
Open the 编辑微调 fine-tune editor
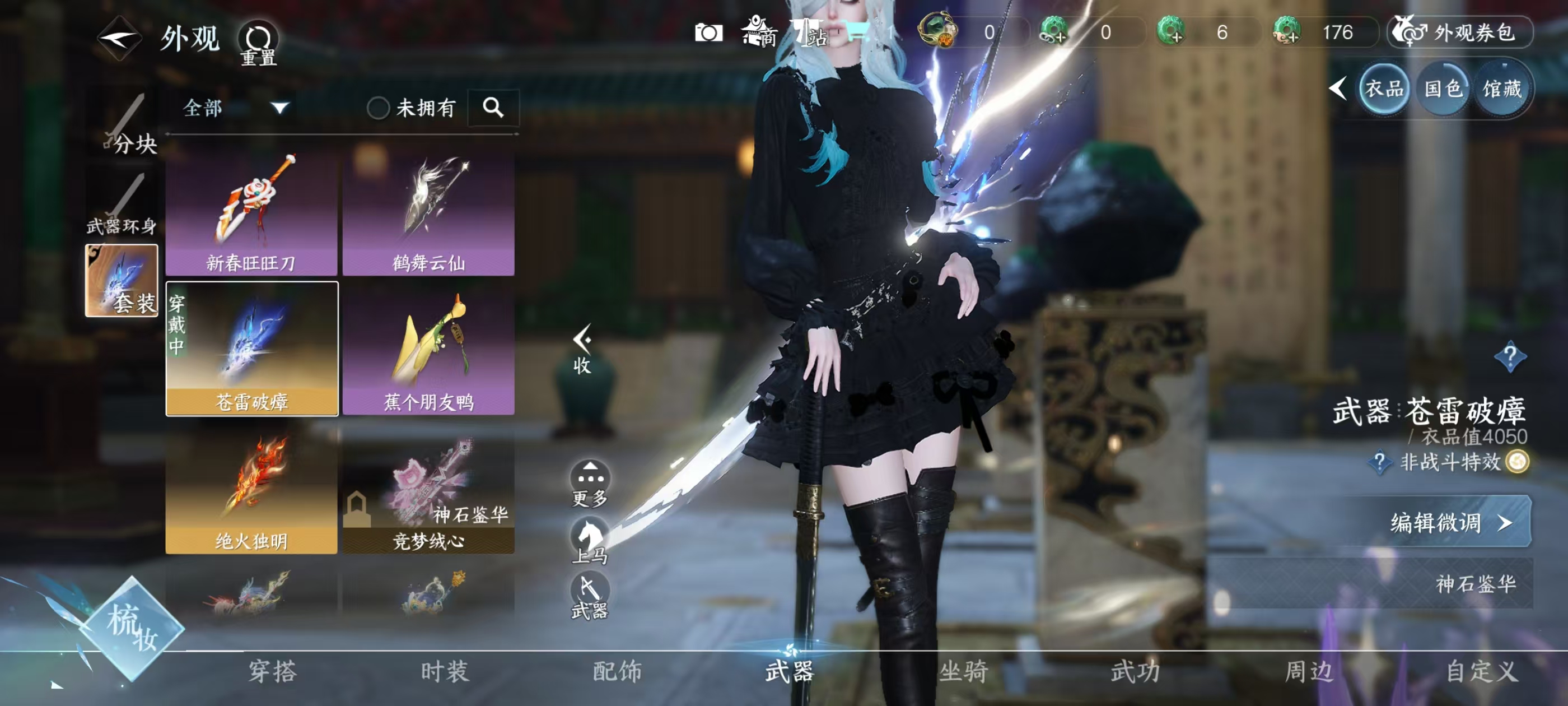(x=1449, y=523)
